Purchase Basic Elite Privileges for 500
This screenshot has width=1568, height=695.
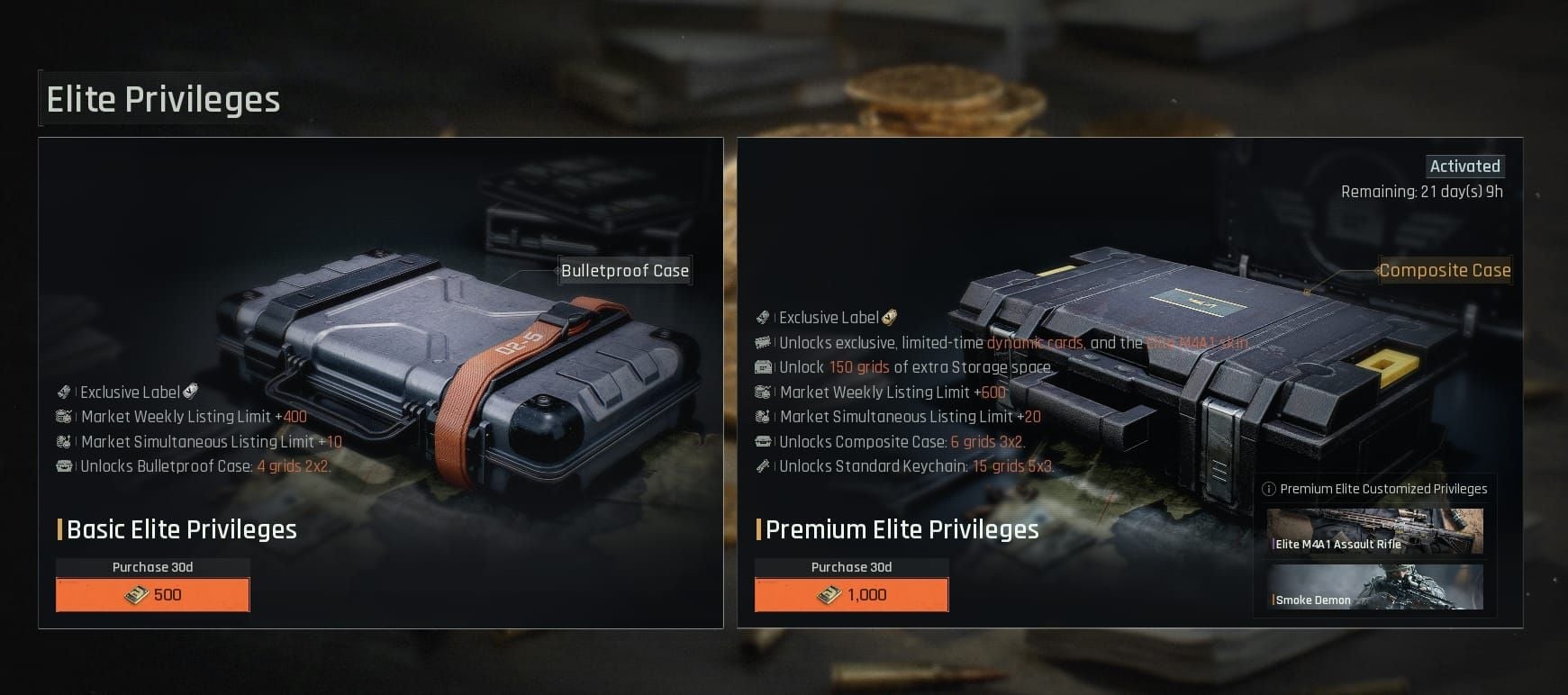[x=152, y=594]
